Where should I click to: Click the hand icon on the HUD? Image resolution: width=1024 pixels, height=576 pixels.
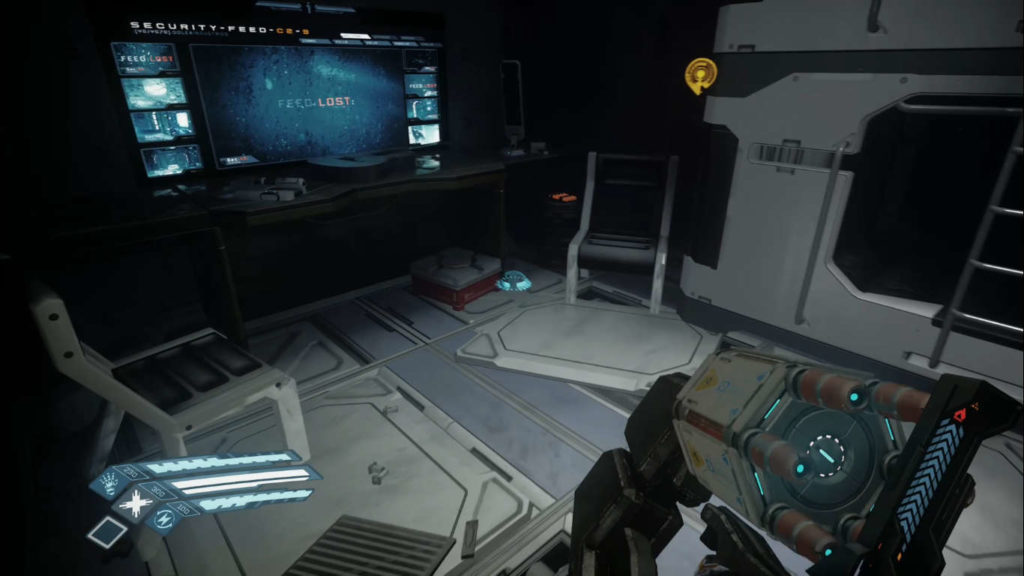click(107, 486)
